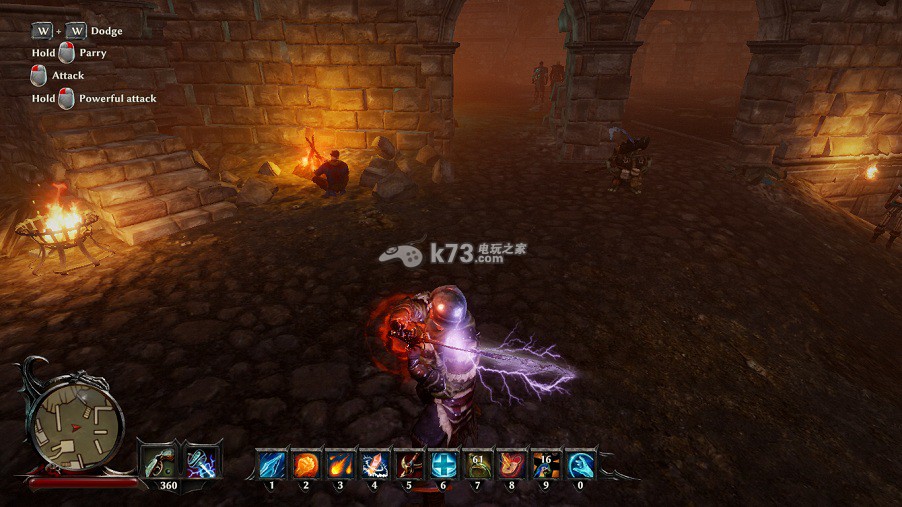This screenshot has height=507, width=902.
Task: Activate the ice shard skill in slot 1
Action: (x=272, y=464)
